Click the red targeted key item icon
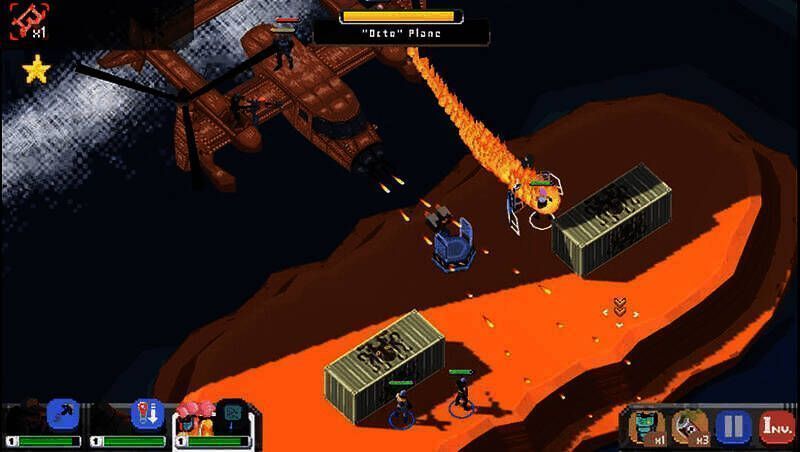800x452 pixels. [24, 21]
